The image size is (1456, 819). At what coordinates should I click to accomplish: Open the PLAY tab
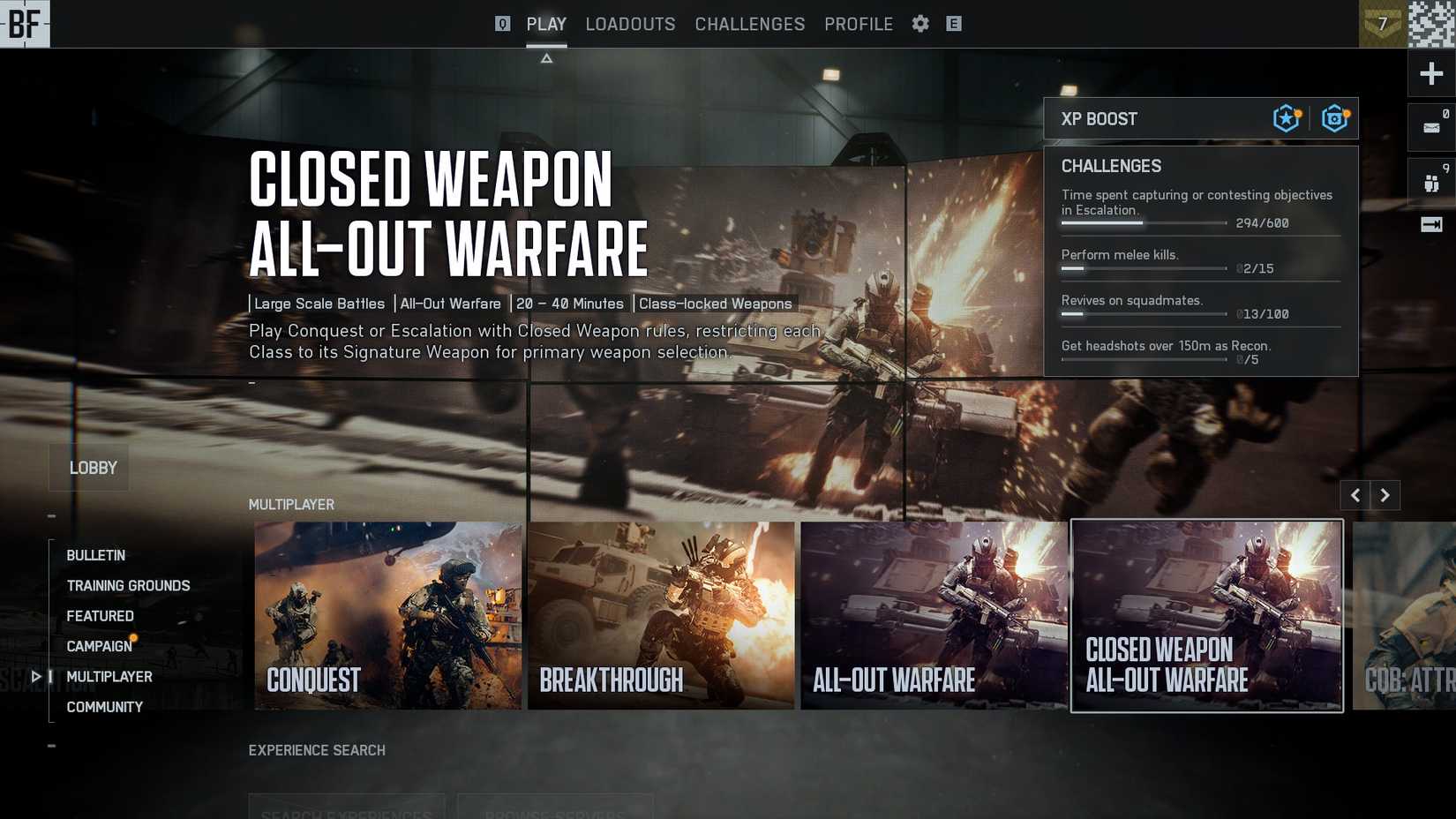point(546,24)
